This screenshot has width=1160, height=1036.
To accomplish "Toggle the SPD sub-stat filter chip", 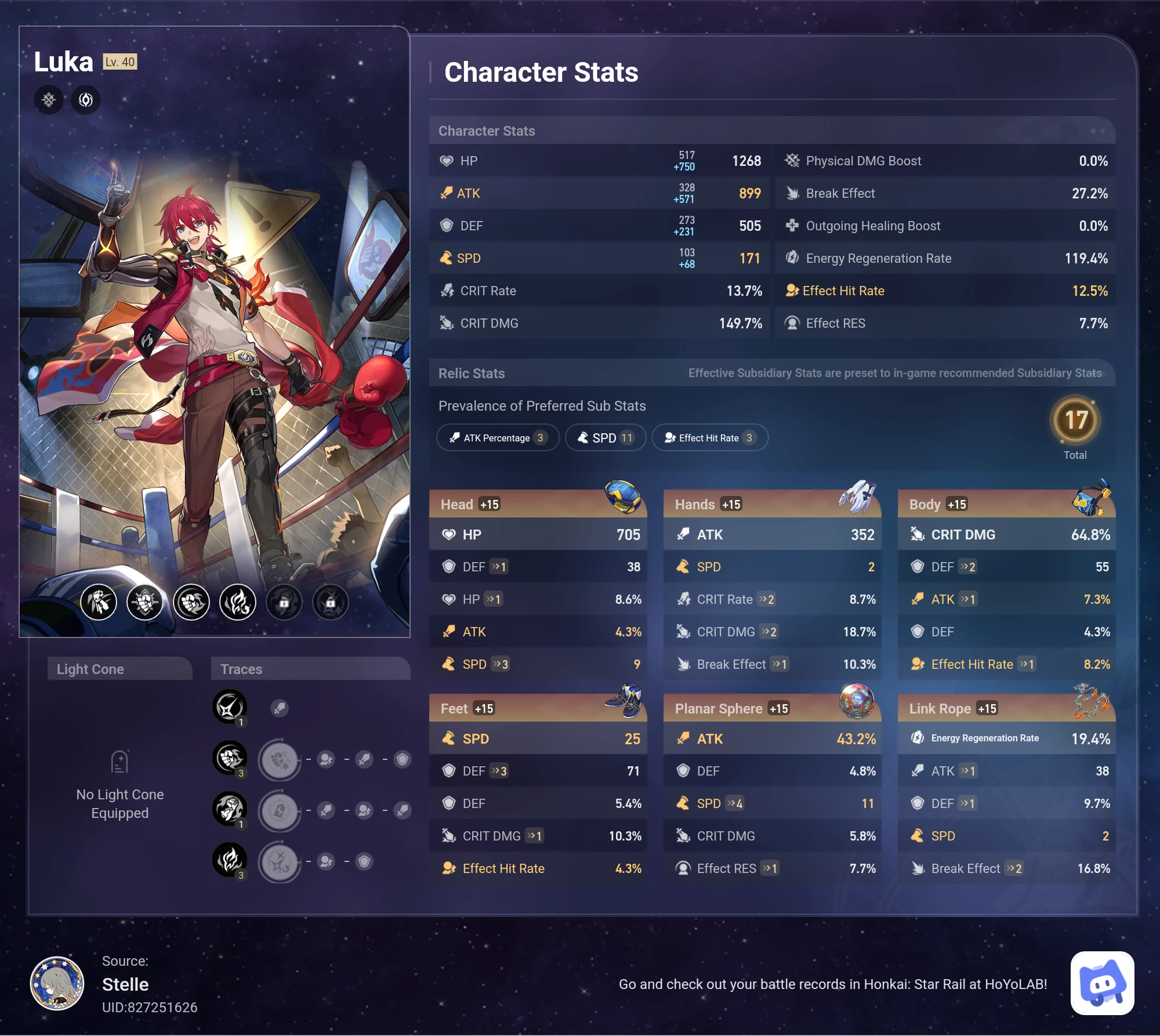I will [x=605, y=437].
